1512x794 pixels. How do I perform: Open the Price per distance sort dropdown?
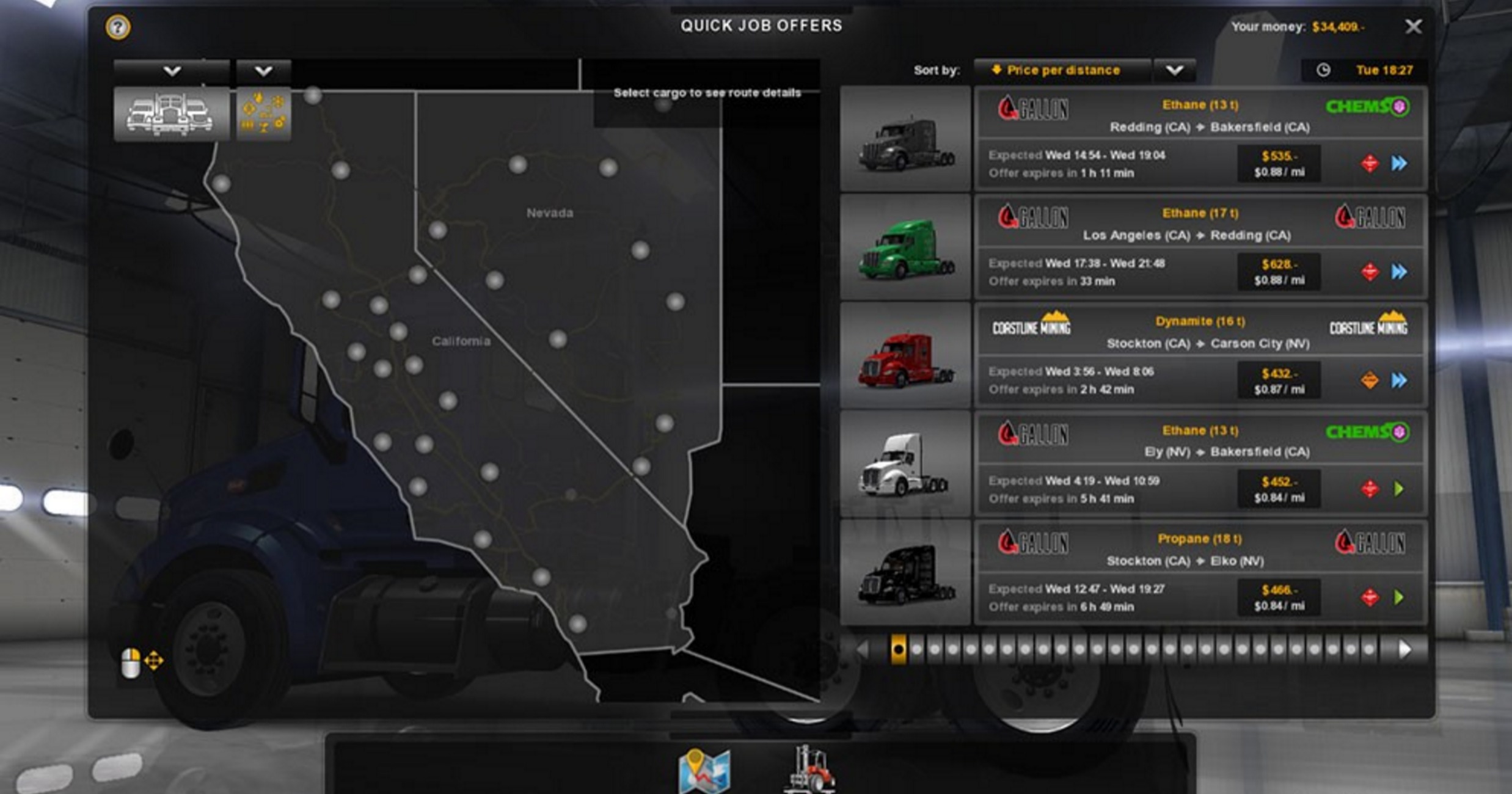point(1174,71)
